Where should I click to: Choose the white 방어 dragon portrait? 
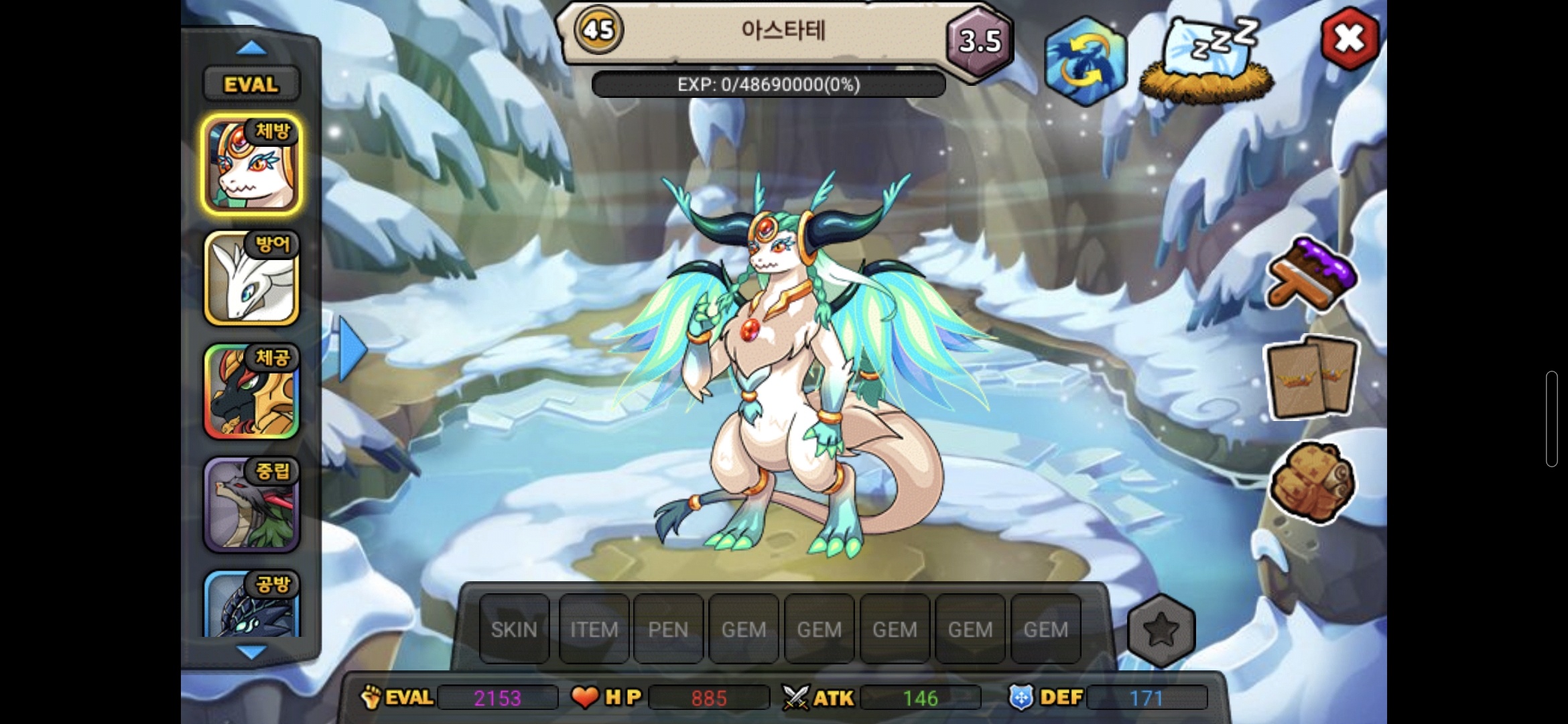click(x=251, y=278)
